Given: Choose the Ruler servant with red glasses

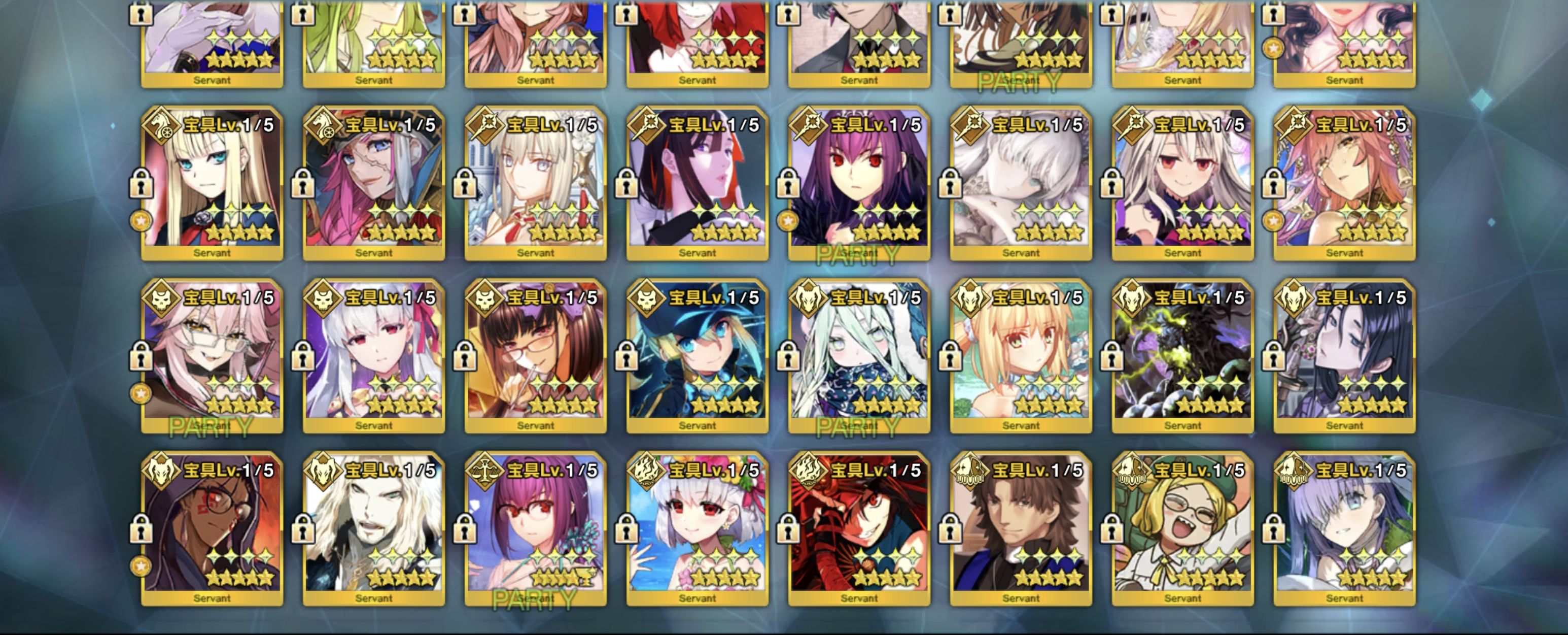Looking at the screenshot, I should 535,528.
